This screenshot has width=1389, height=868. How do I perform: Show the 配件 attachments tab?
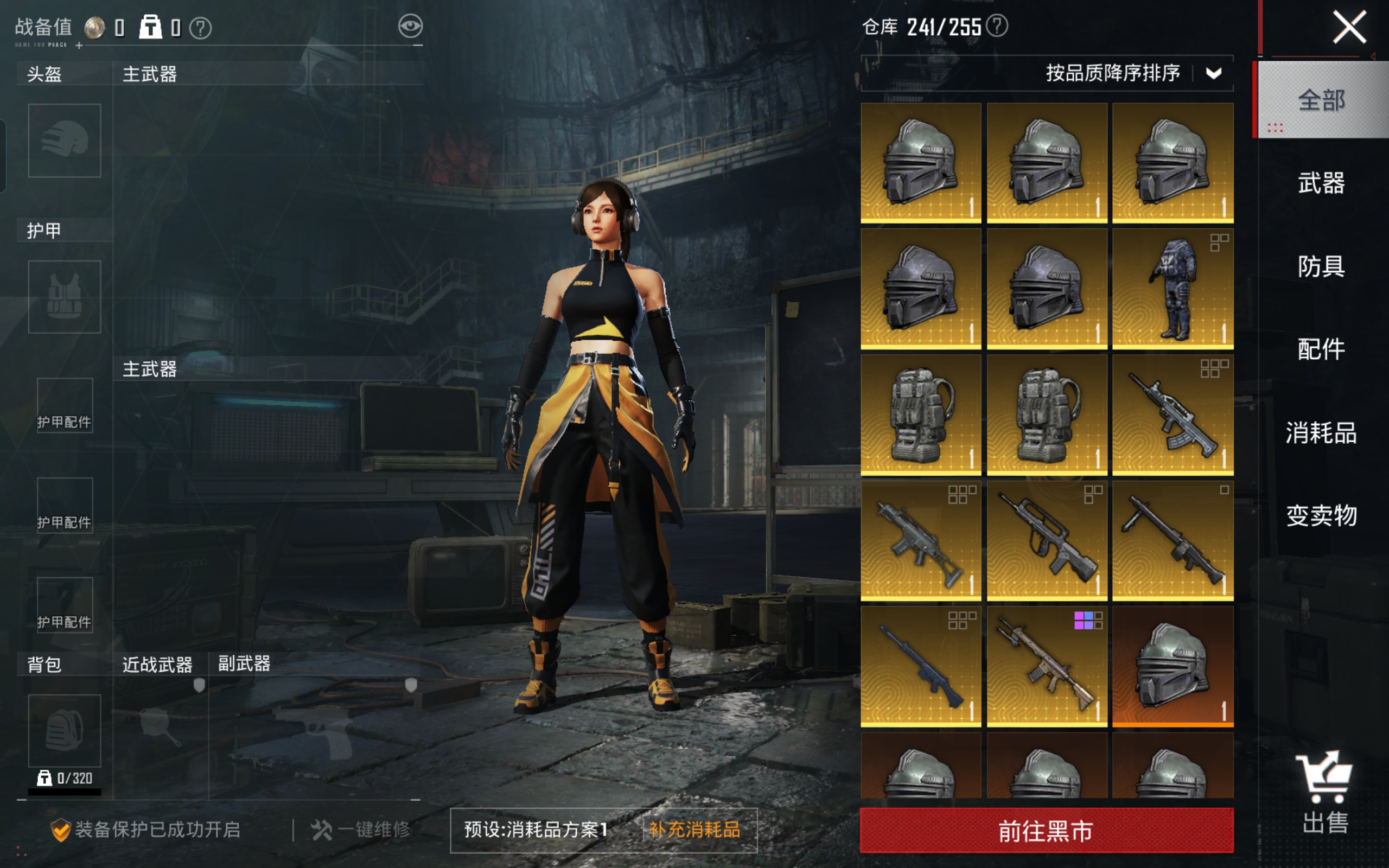coord(1321,349)
